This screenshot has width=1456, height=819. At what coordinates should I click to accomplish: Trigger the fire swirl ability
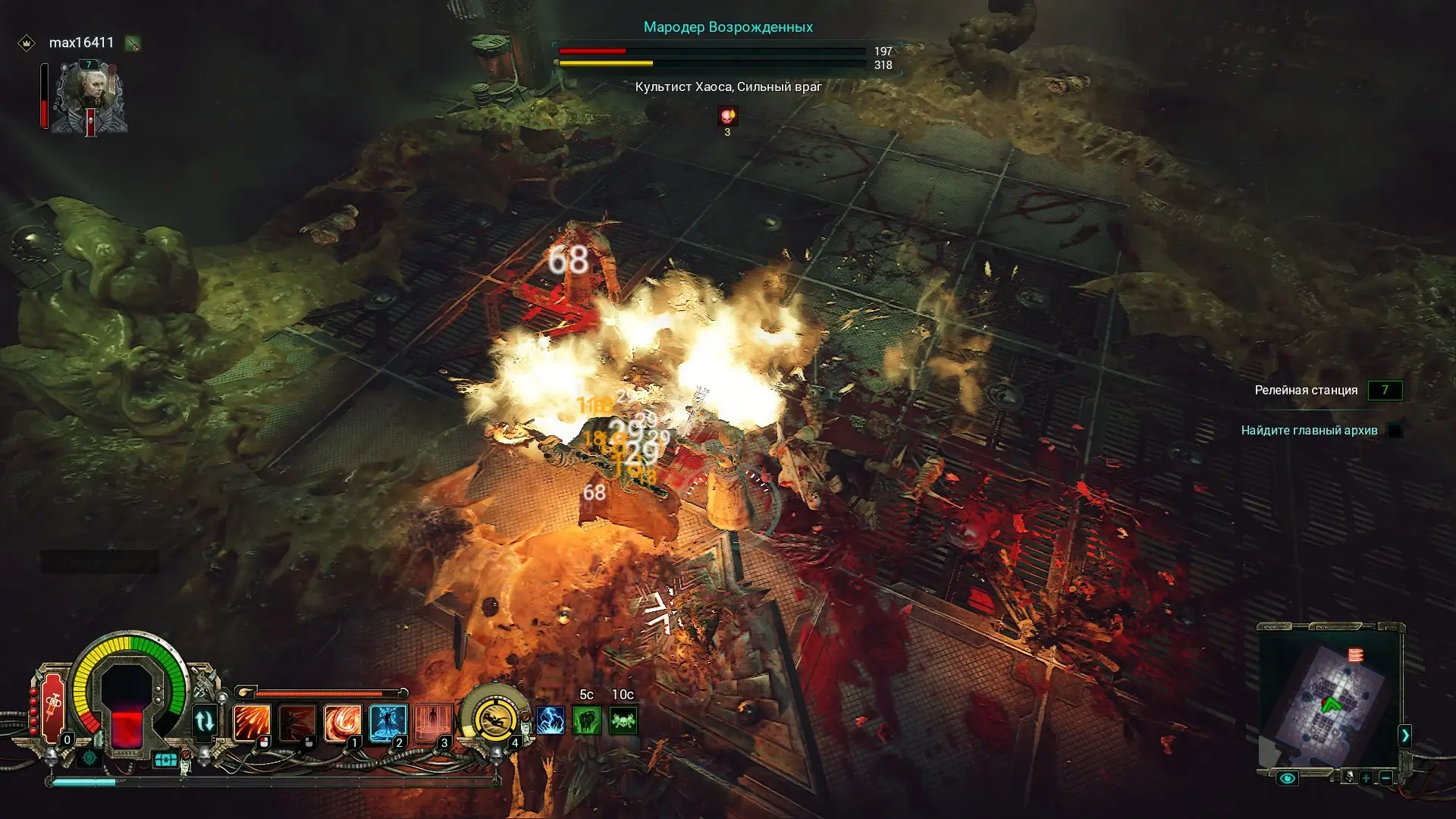click(x=342, y=723)
